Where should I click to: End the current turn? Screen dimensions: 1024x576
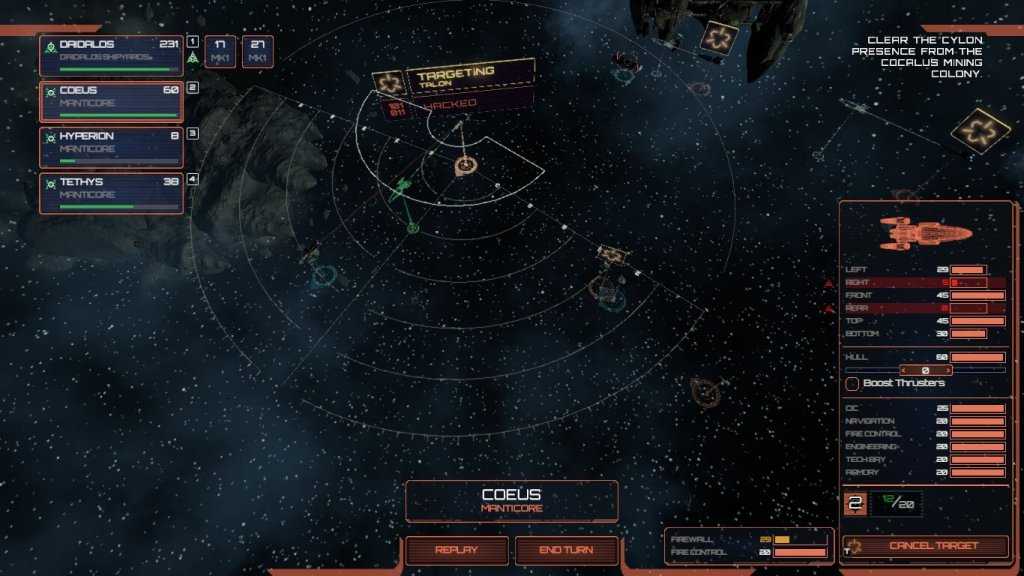[566, 550]
